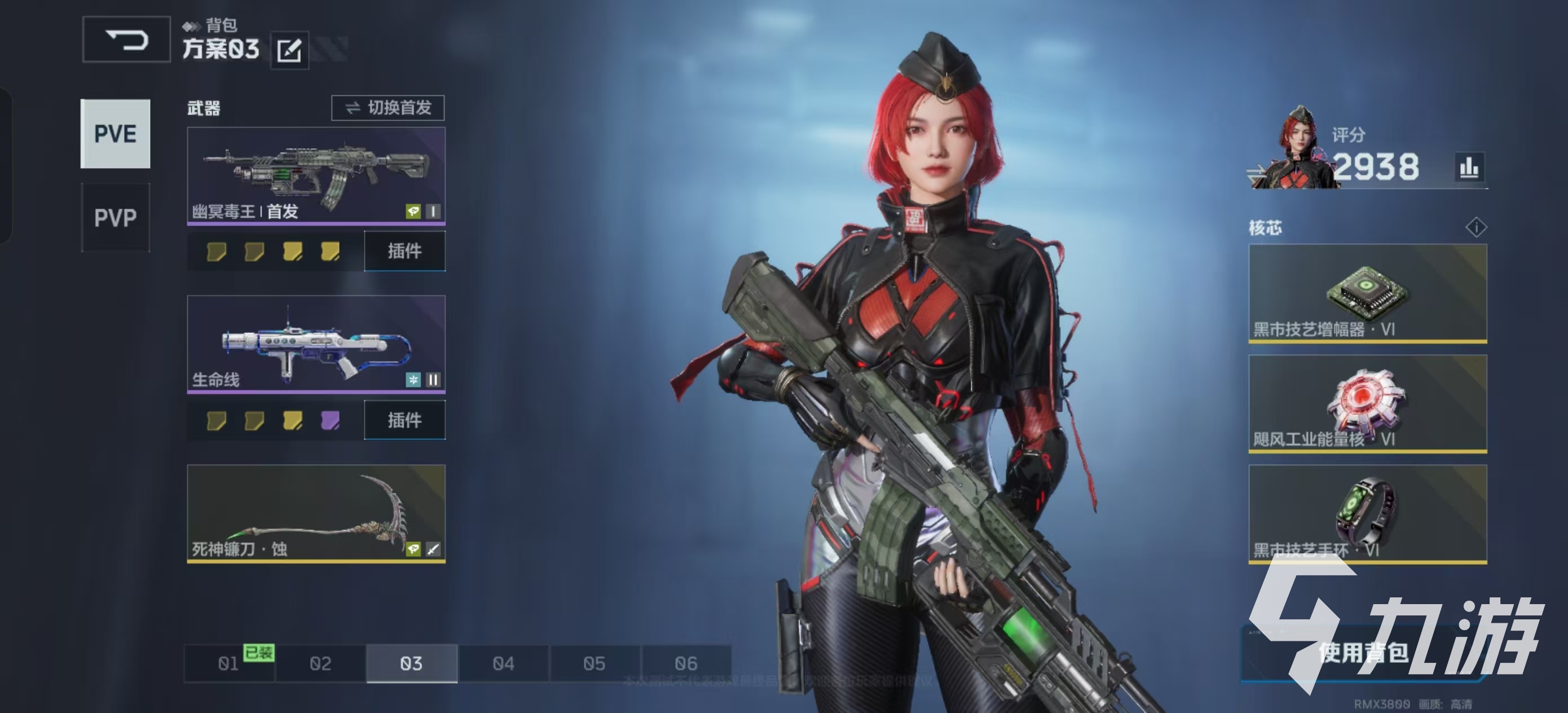This screenshot has height=713, width=1568.
Task: Open 插件 plugins for 幽冥毒王
Action: click(x=405, y=251)
